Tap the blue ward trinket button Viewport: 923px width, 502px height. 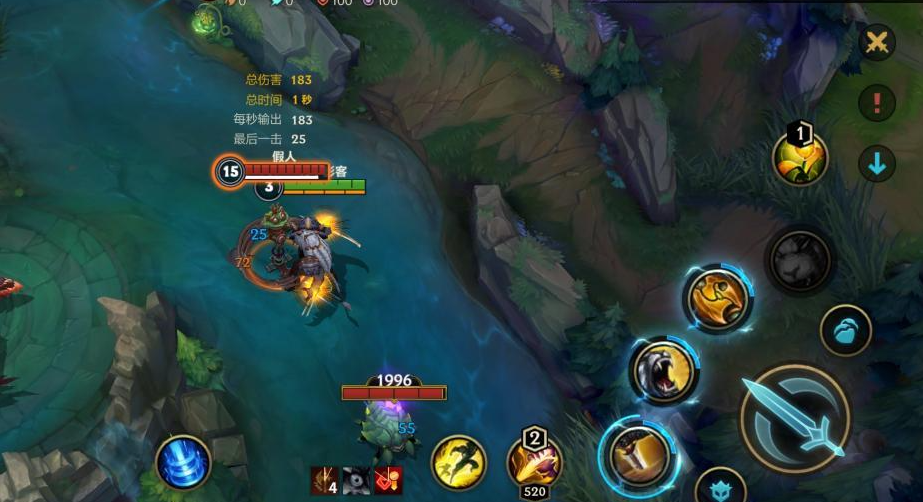(846, 331)
